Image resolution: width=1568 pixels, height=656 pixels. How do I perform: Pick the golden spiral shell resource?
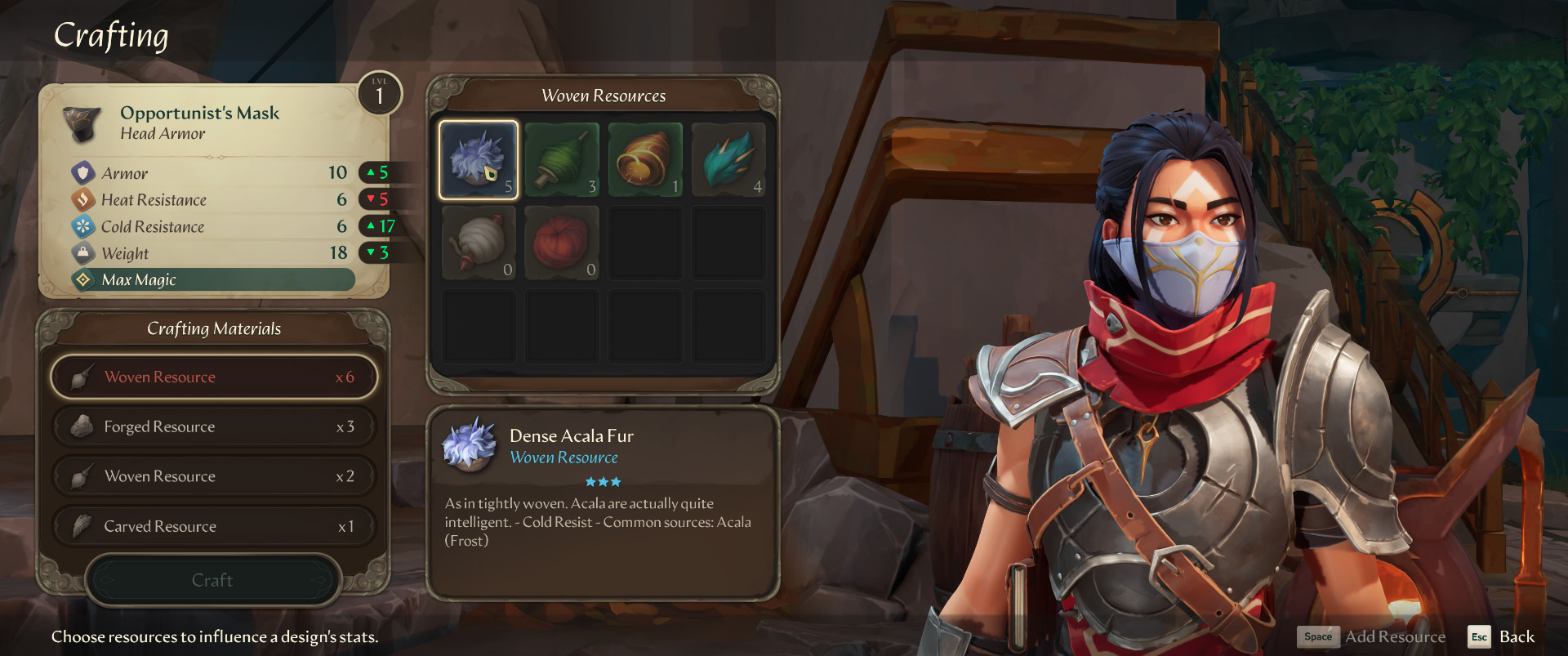[645, 160]
